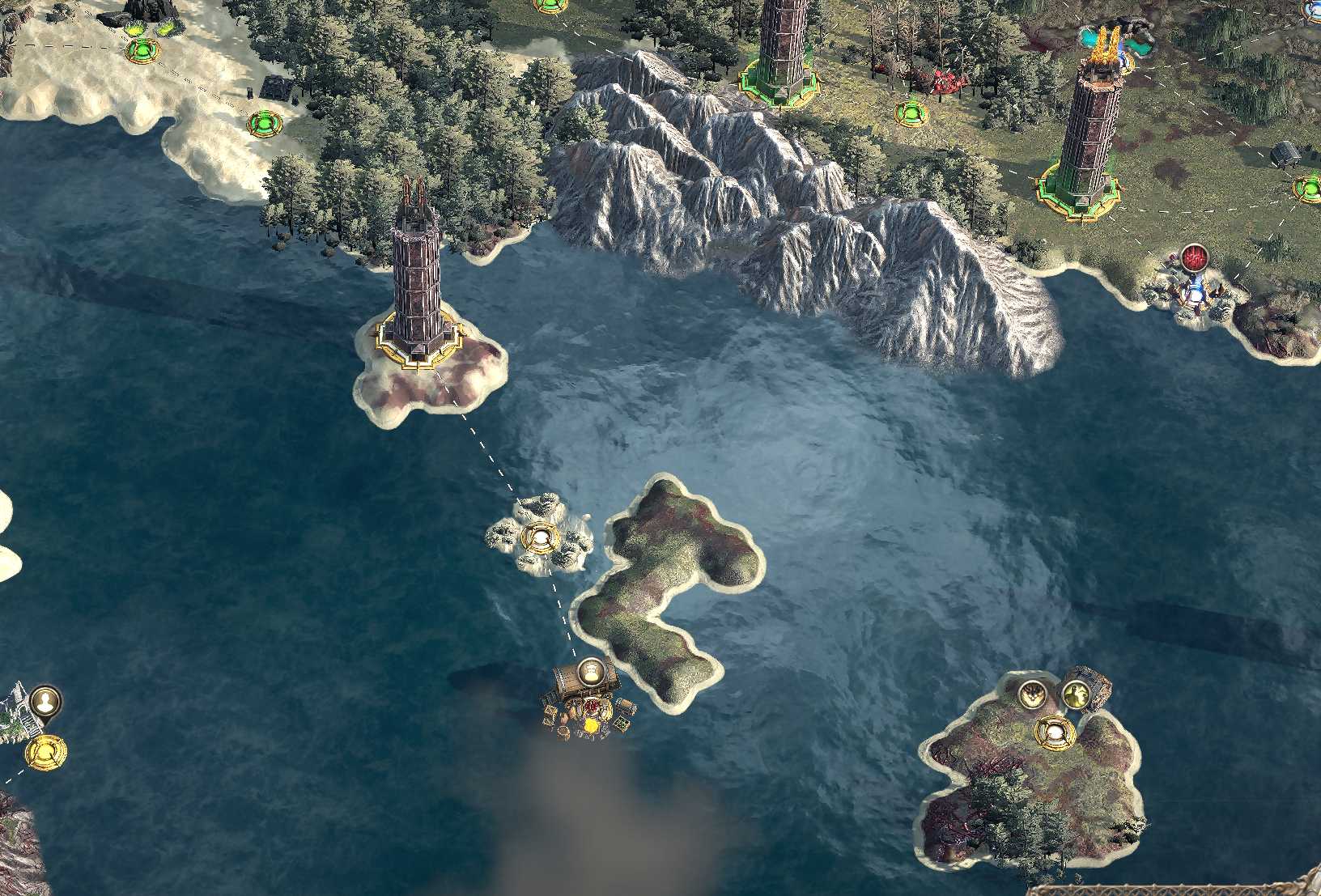Click the bright yellow node marker below the portrait pin
The width and height of the screenshot is (1321, 896).
click(x=45, y=752)
